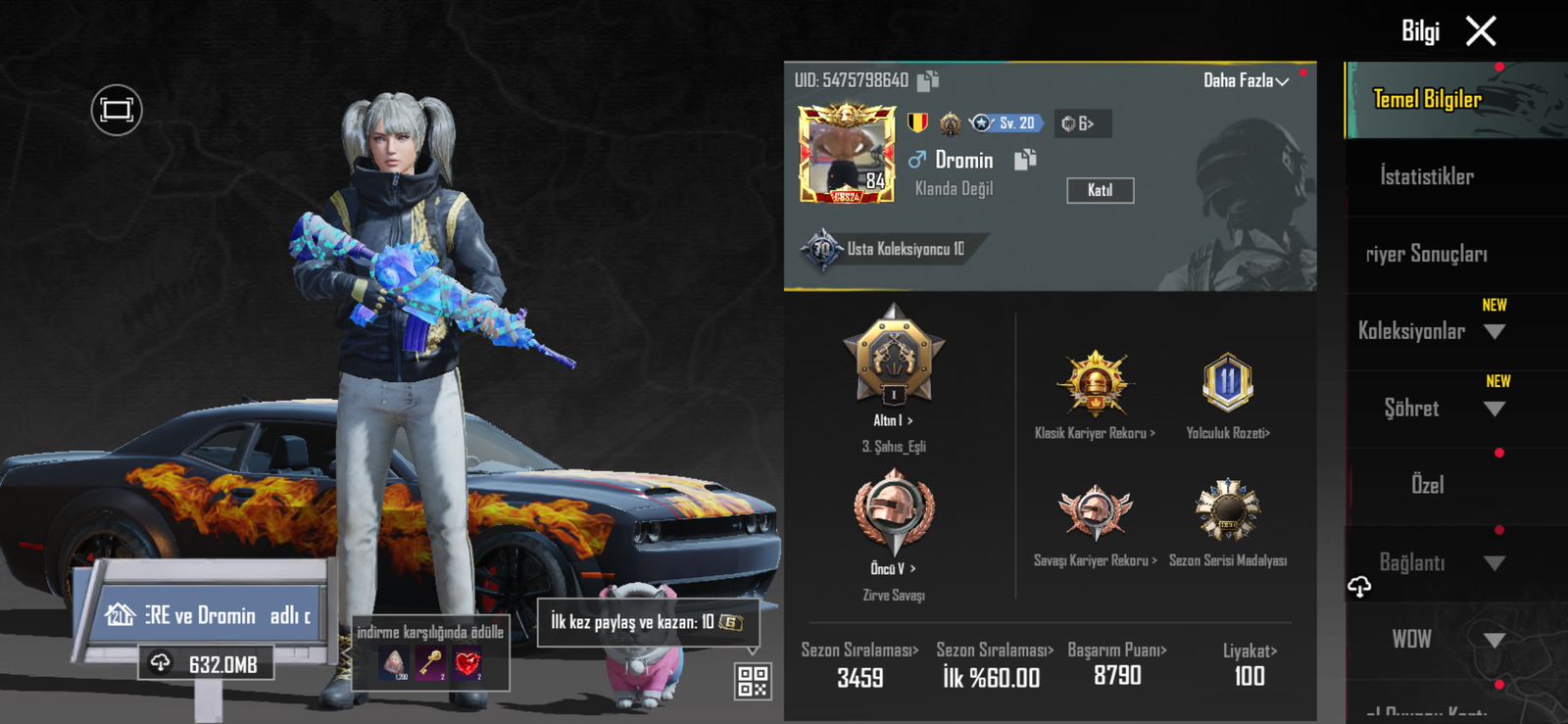Show the Yolculuk Rozeti badge
This screenshot has height=724, width=1568.
1227,384
